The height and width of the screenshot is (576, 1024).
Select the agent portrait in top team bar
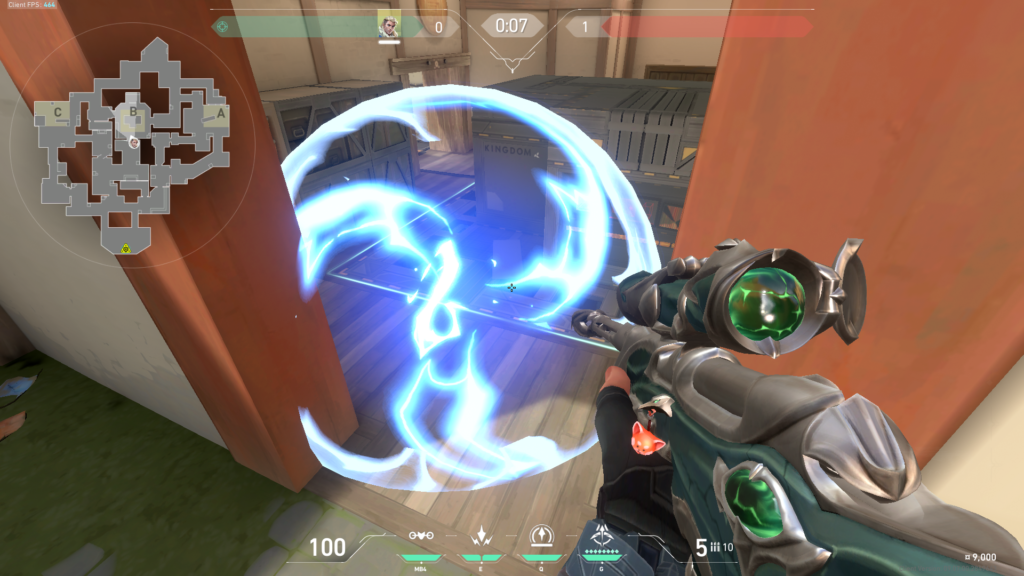(389, 25)
